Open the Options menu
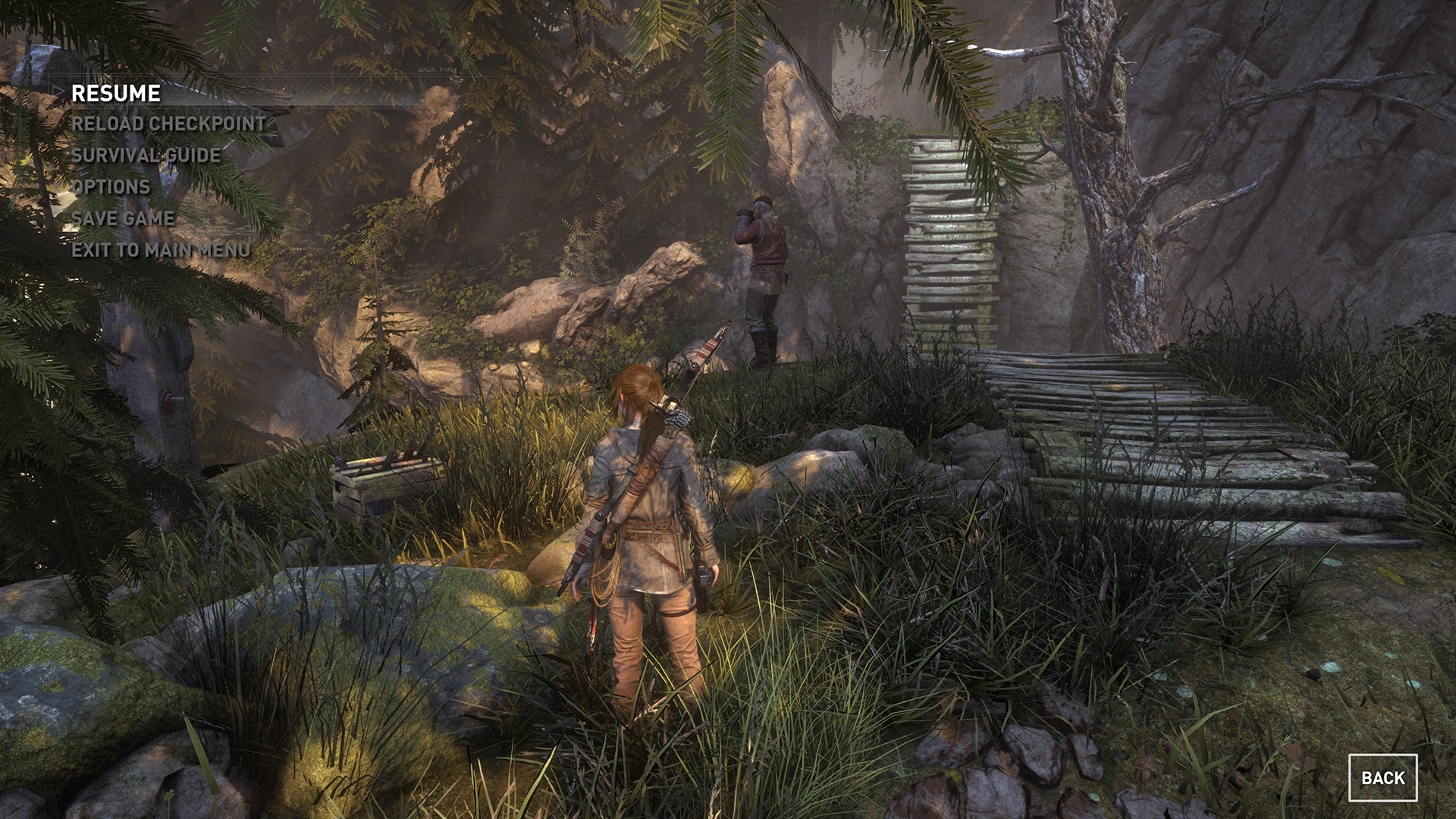The image size is (1456, 819). 111,187
